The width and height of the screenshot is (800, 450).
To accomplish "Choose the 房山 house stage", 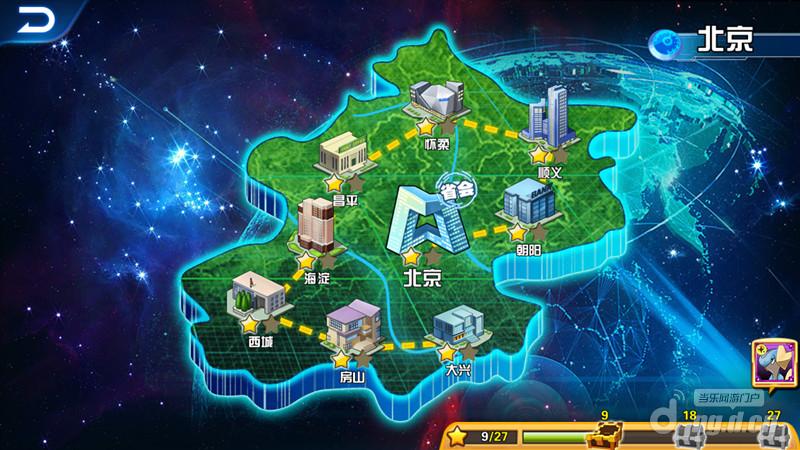I will (x=354, y=329).
